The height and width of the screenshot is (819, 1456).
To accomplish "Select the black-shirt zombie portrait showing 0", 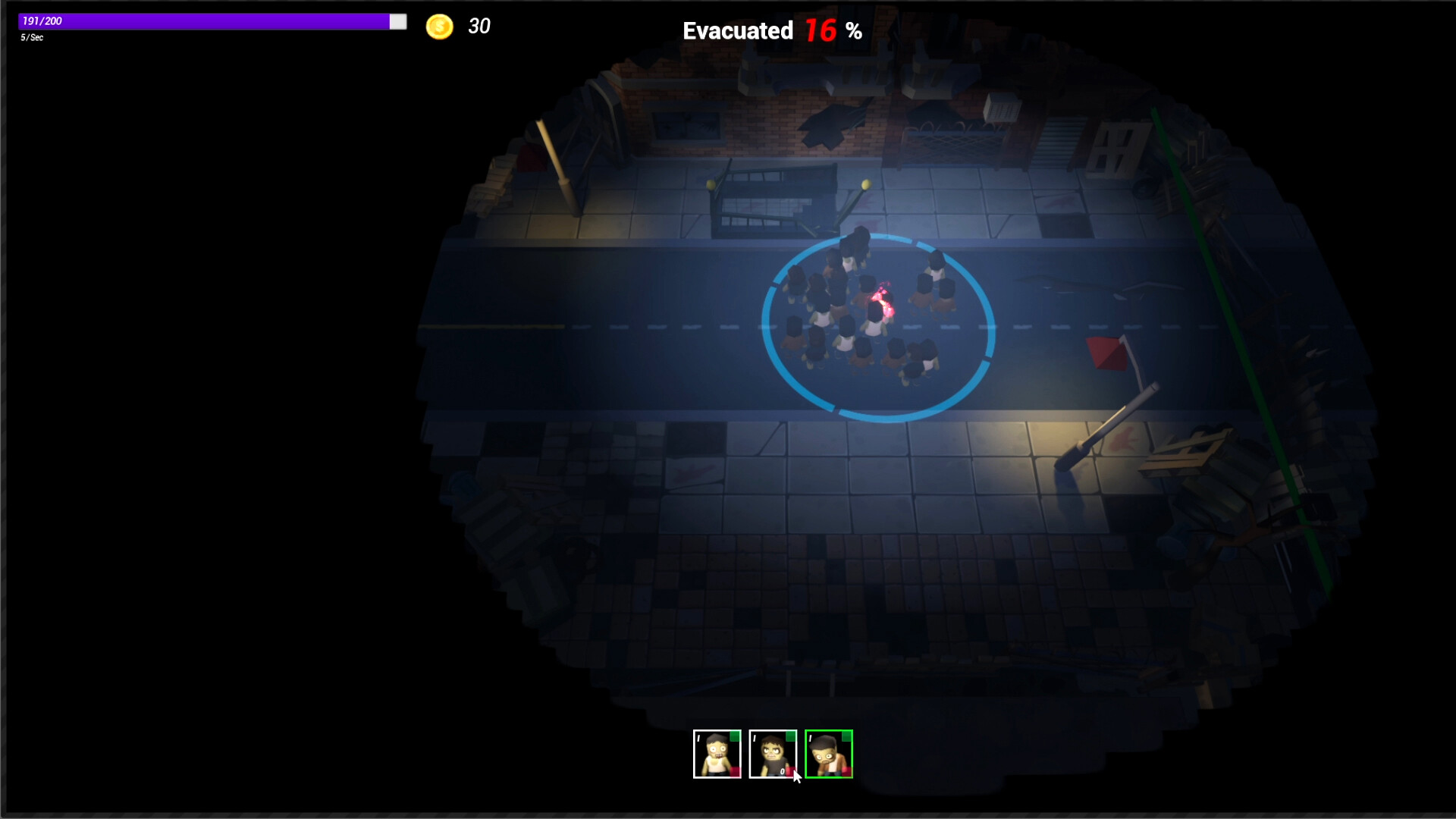I will click(773, 753).
